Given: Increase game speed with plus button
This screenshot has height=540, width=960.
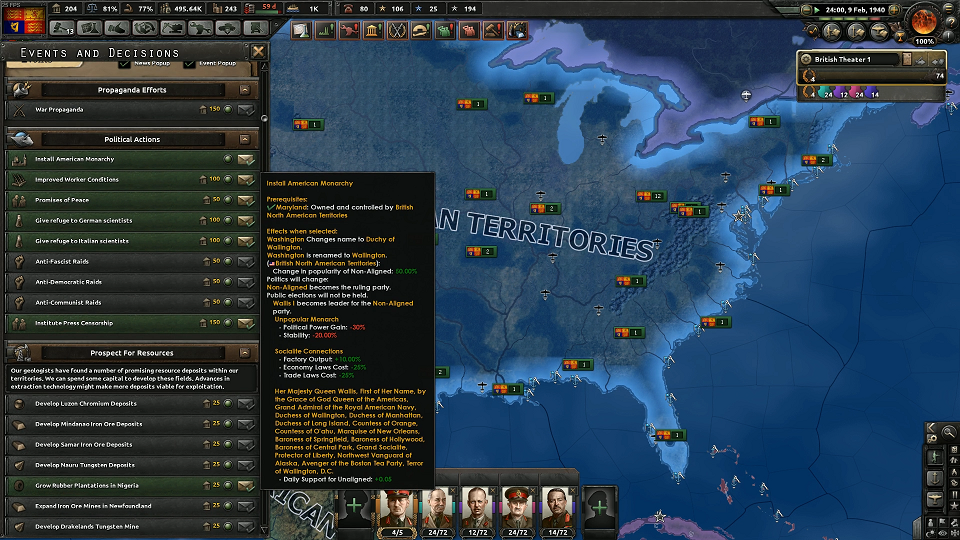Looking at the screenshot, I should pyautogui.click(x=898, y=9).
